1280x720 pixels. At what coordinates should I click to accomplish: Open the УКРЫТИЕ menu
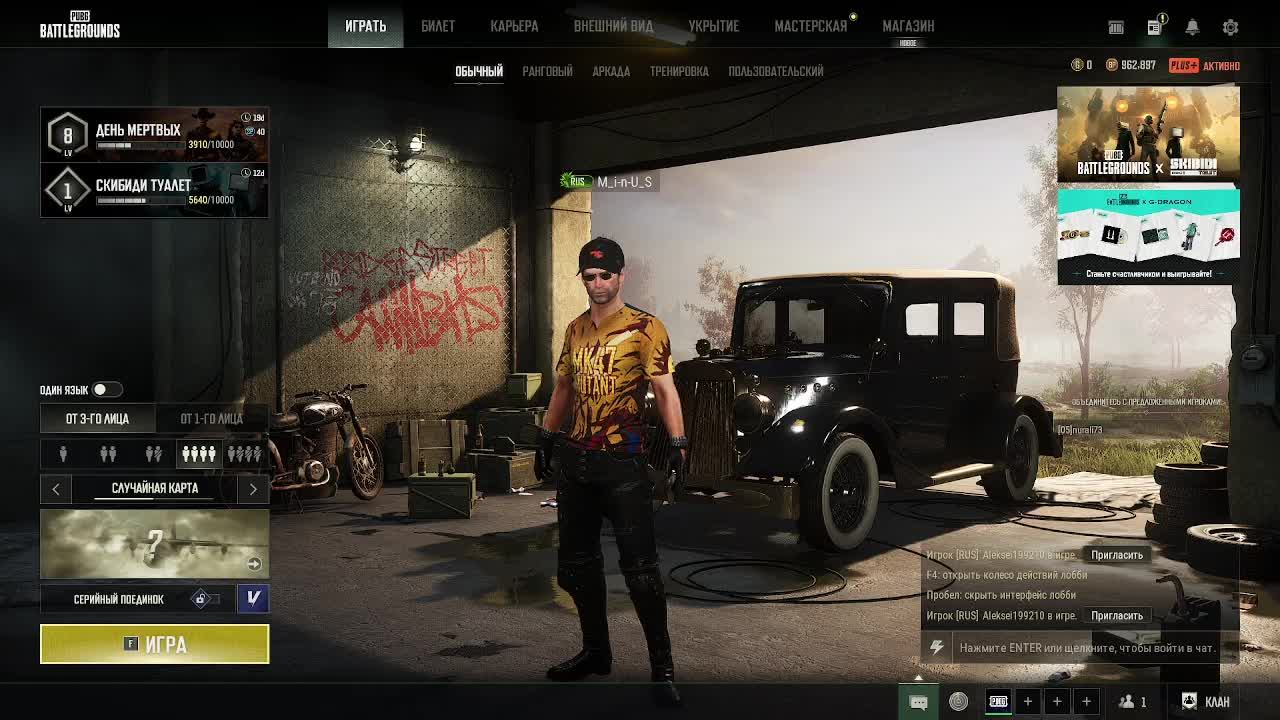coord(713,26)
